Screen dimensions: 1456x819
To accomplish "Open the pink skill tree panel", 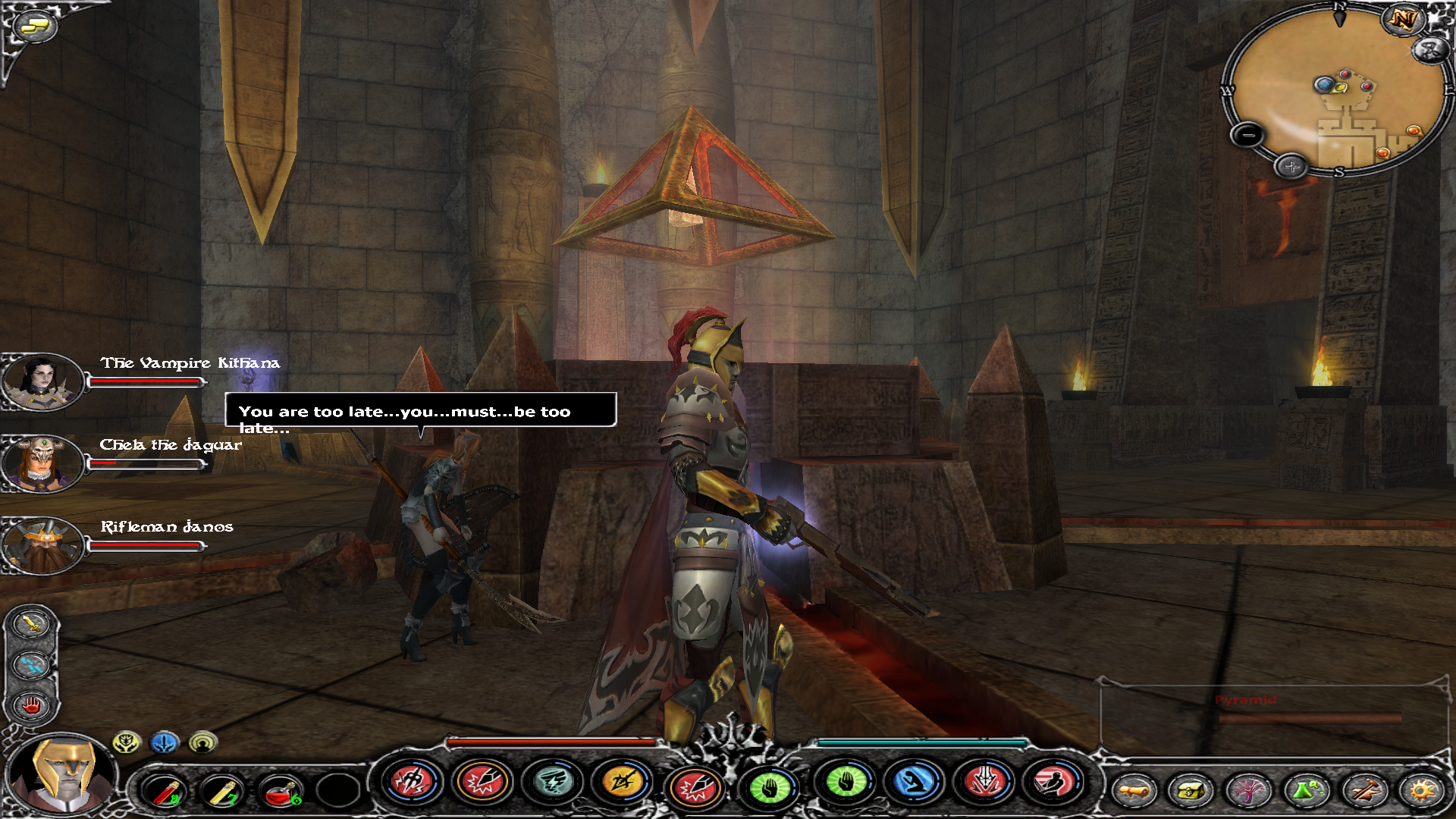I will coord(1248,791).
